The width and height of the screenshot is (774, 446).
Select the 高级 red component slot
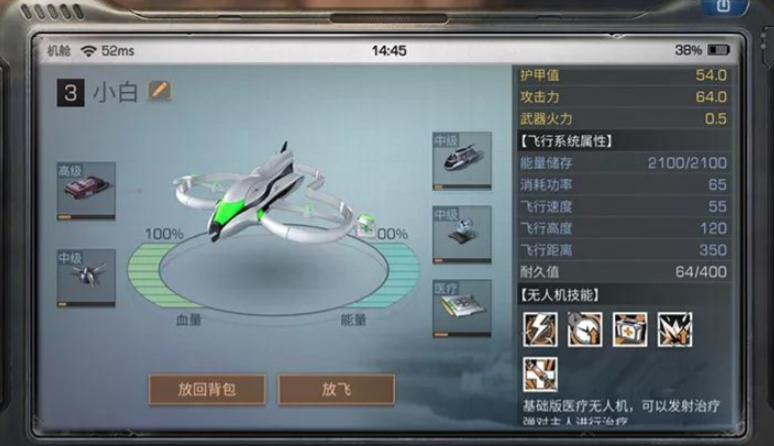[x=86, y=191]
